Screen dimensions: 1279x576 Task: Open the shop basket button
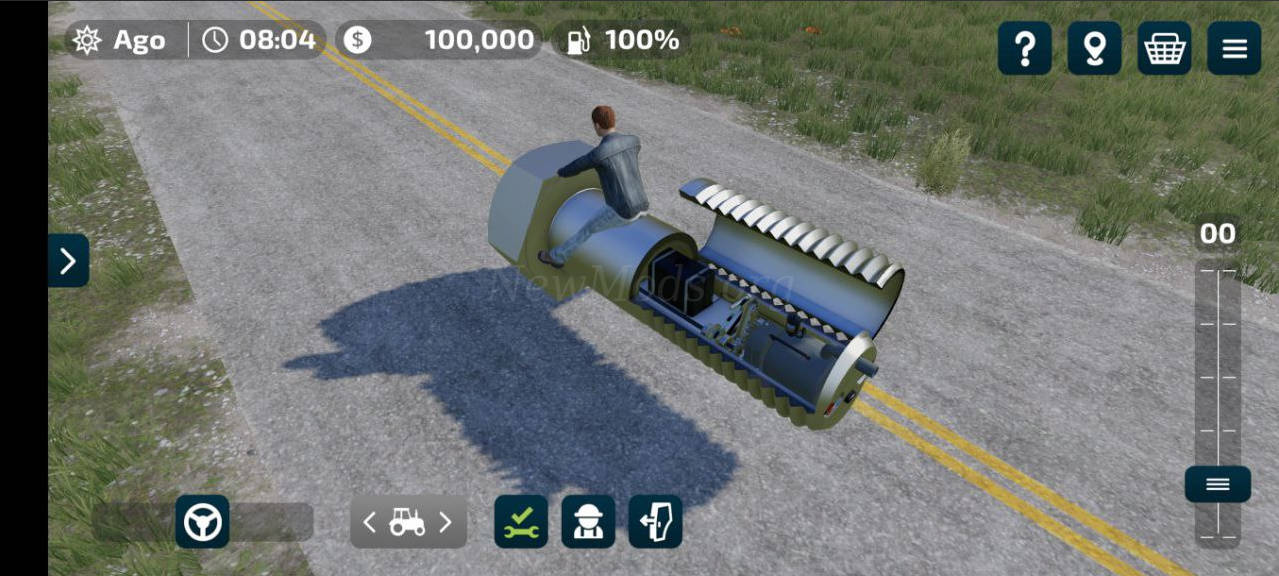click(1164, 48)
